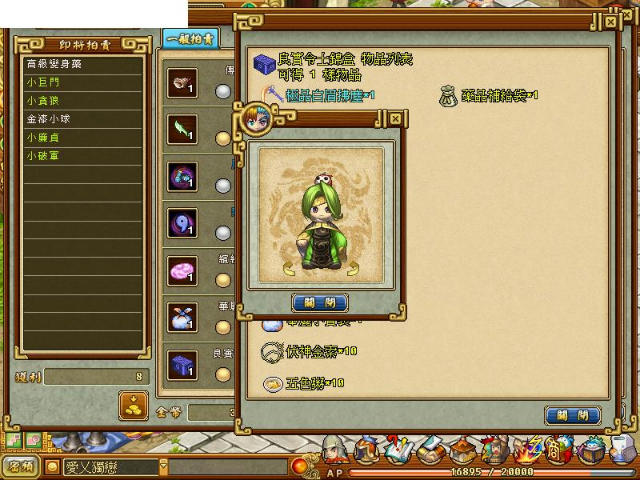Select 小破軍 in the auction list
The image size is (640, 480).
click(43, 156)
